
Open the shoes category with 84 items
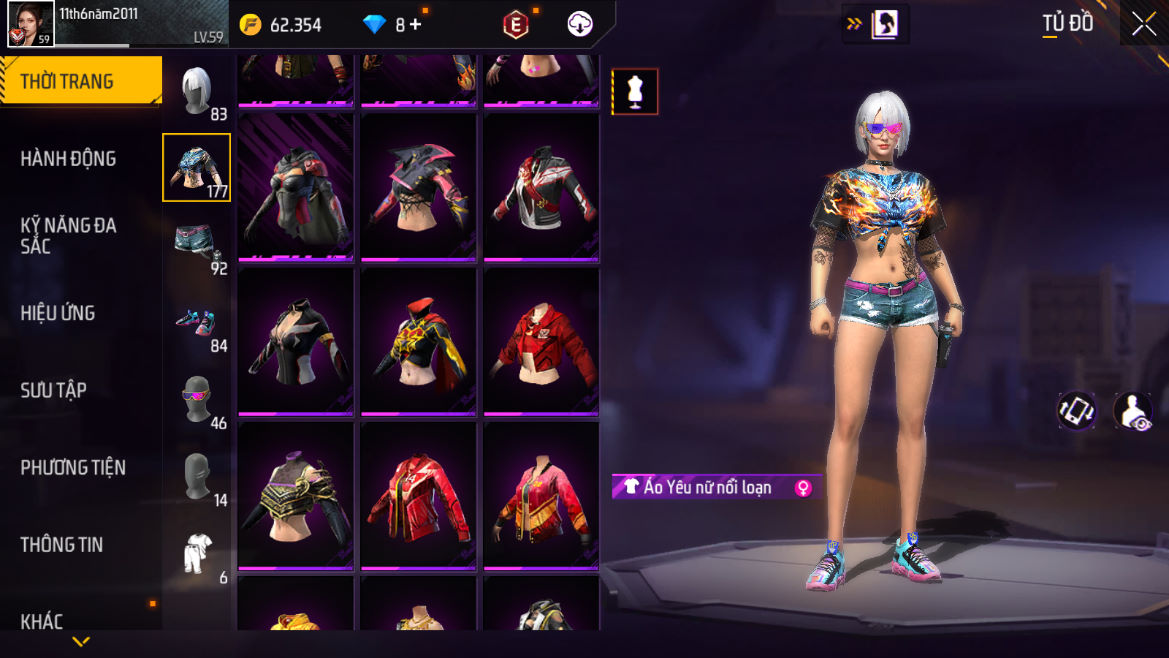pos(197,322)
